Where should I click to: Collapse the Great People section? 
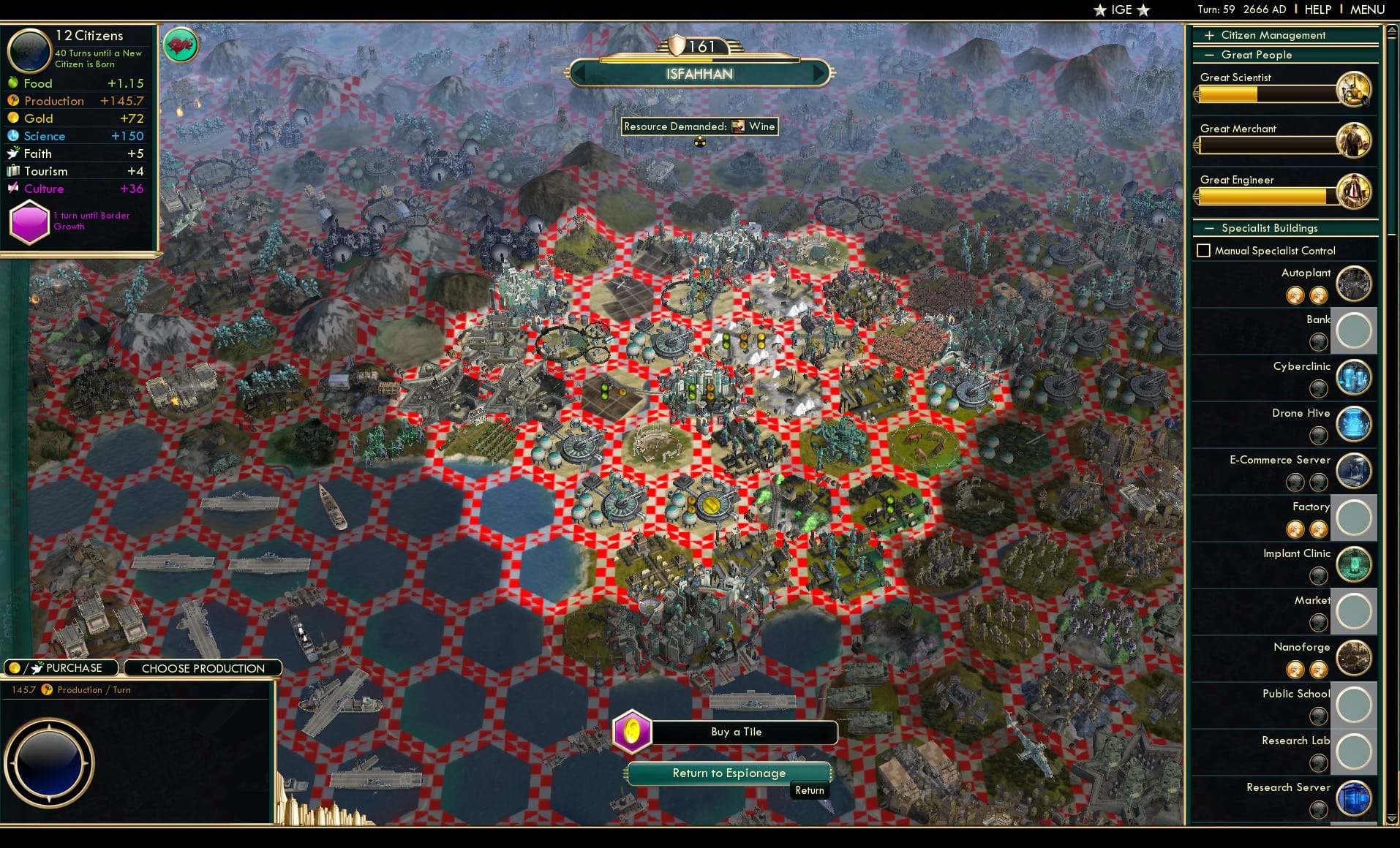[x=1211, y=54]
